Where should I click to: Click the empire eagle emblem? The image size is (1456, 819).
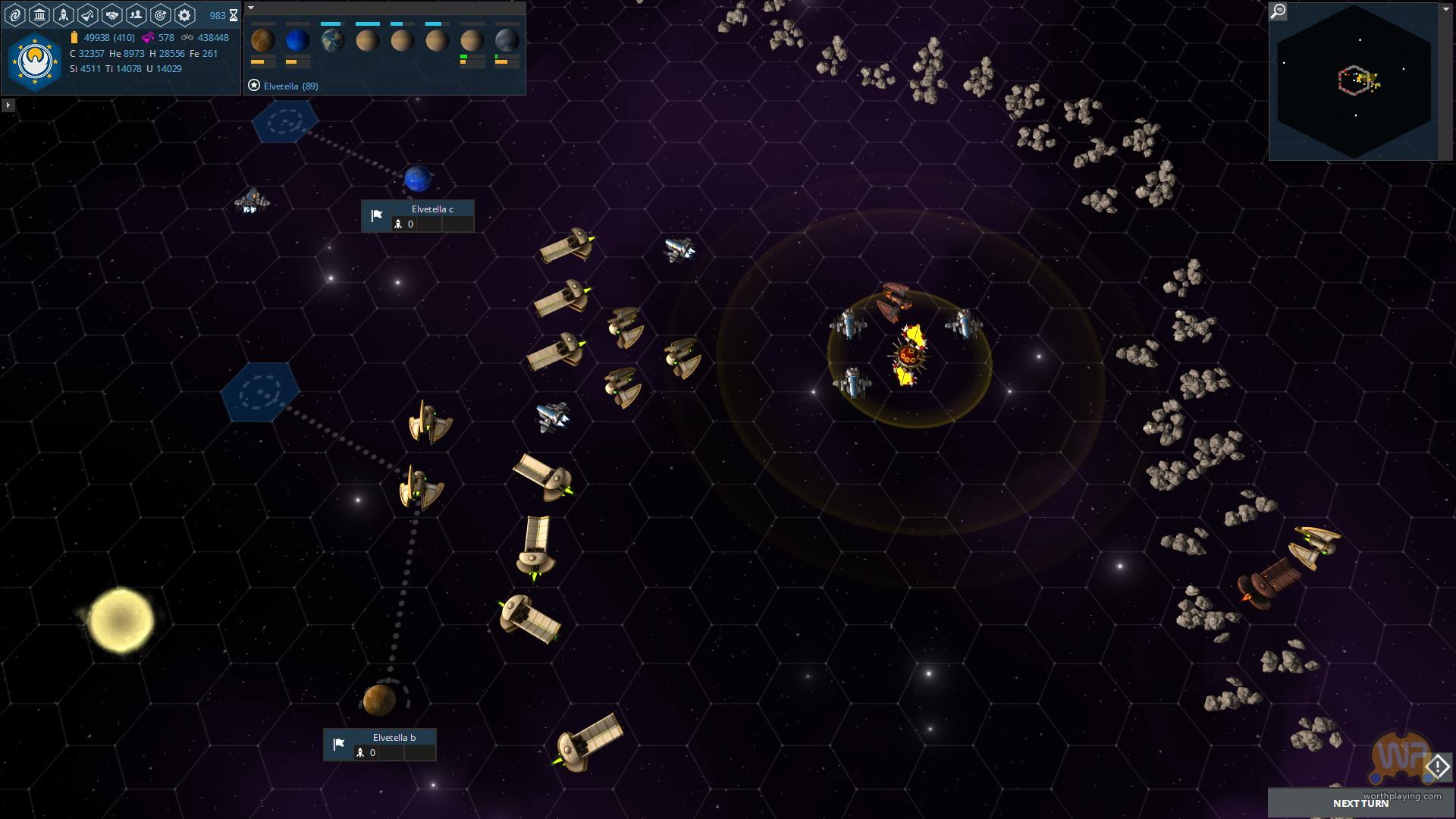pos(35,61)
